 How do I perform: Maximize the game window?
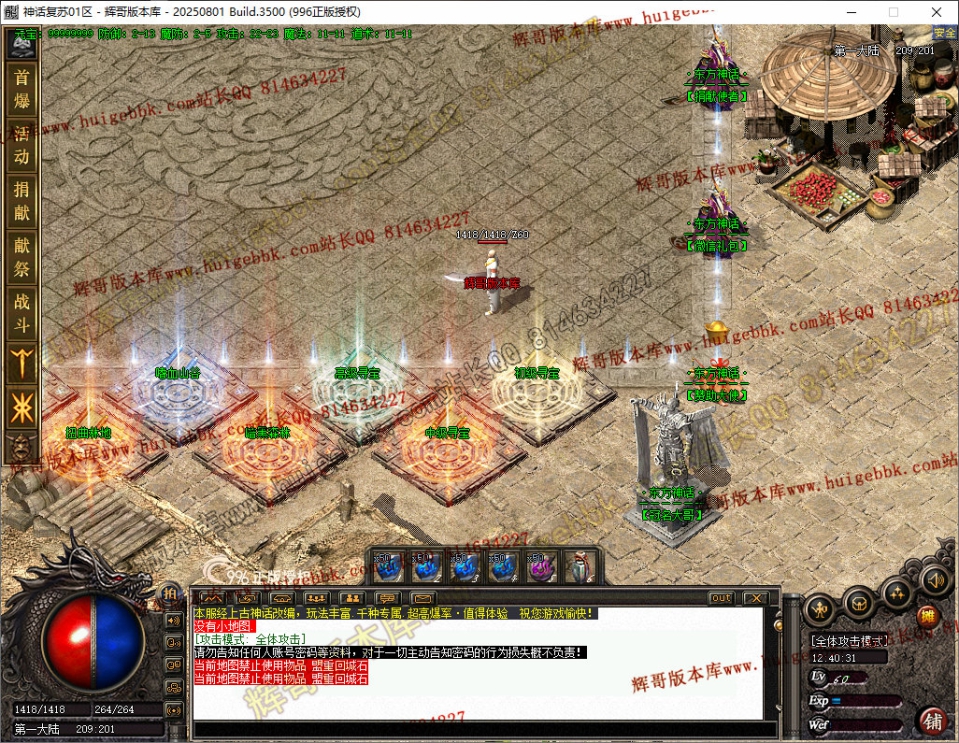(x=893, y=11)
